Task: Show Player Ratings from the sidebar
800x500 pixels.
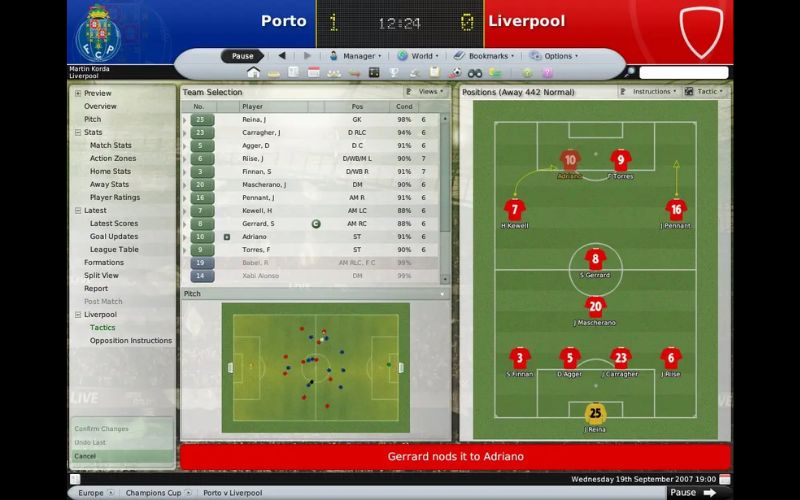Action: (114, 197)
